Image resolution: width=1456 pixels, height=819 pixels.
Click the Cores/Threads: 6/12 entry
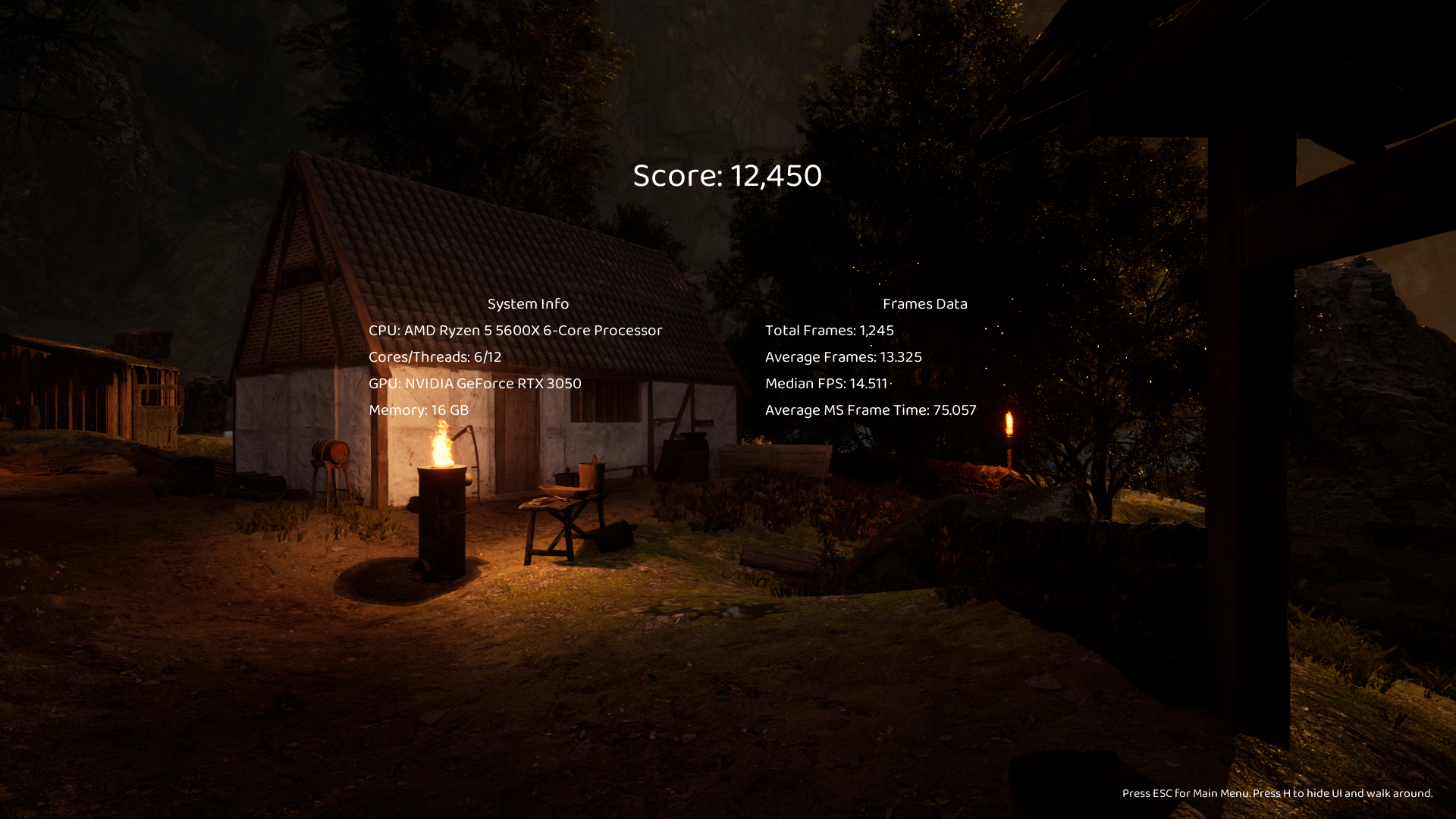[x=435, y=356]
